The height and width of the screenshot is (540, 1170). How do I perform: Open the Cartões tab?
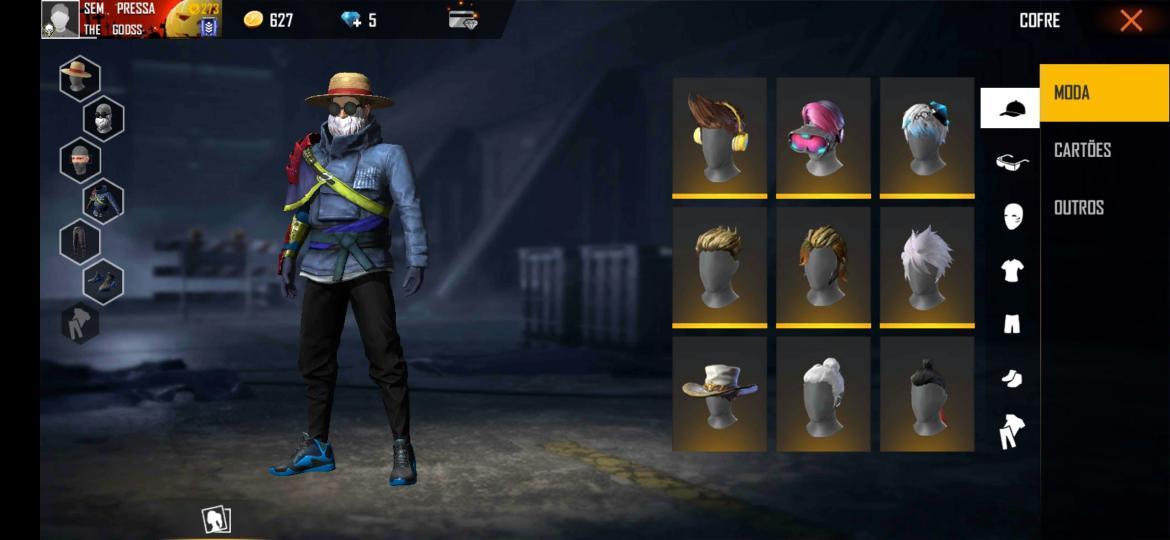click(x=1083, y=150)
